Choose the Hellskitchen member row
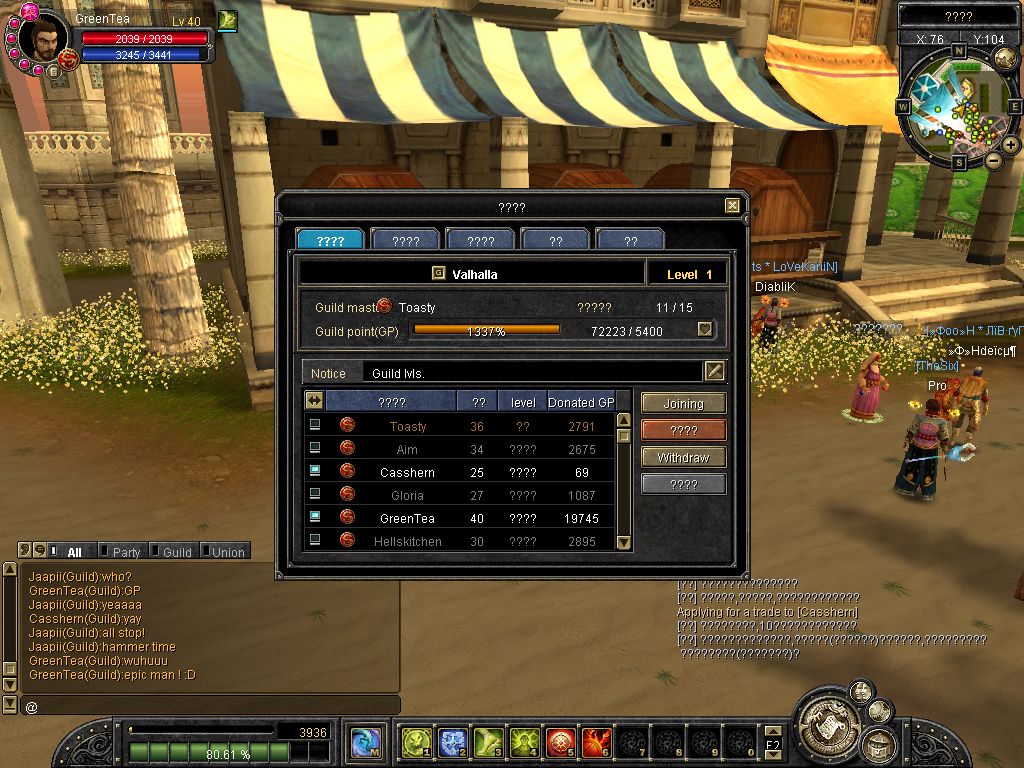 (407, 541)
